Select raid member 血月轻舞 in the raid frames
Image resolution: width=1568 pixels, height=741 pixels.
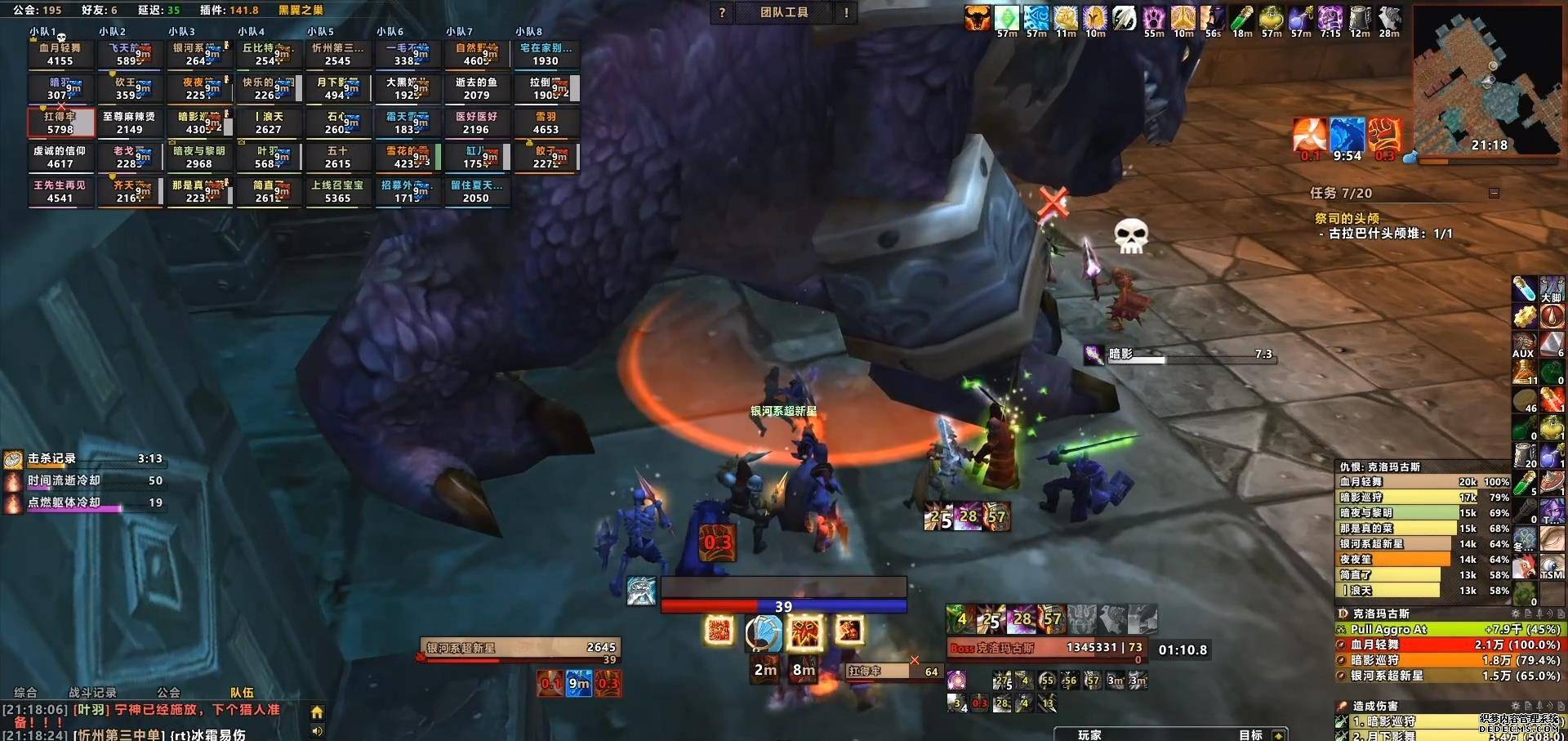coord(60,55)
